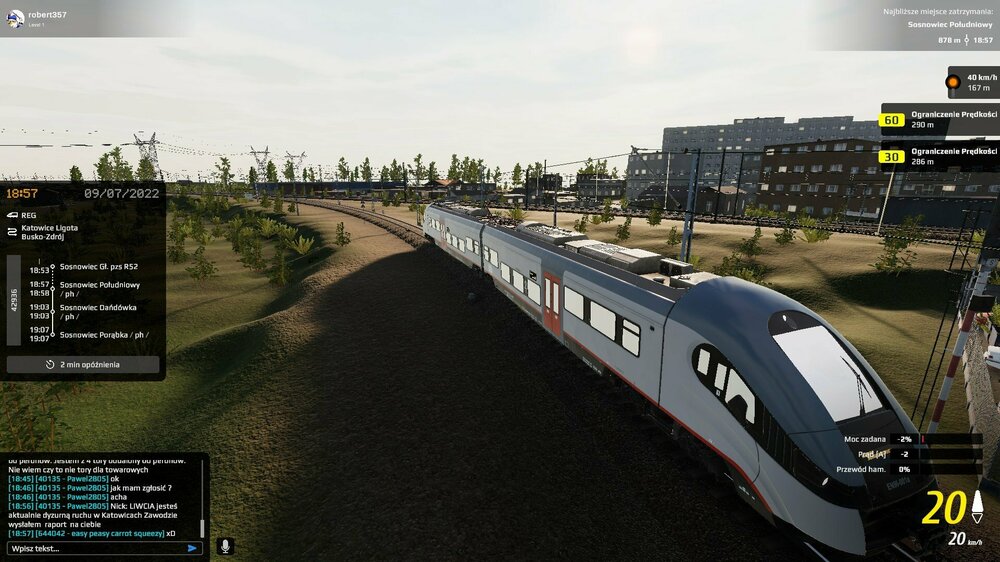Send the chat message with the arrow button
The height and width of the screenshot is (562, 1000).
[x=192, y=548]
